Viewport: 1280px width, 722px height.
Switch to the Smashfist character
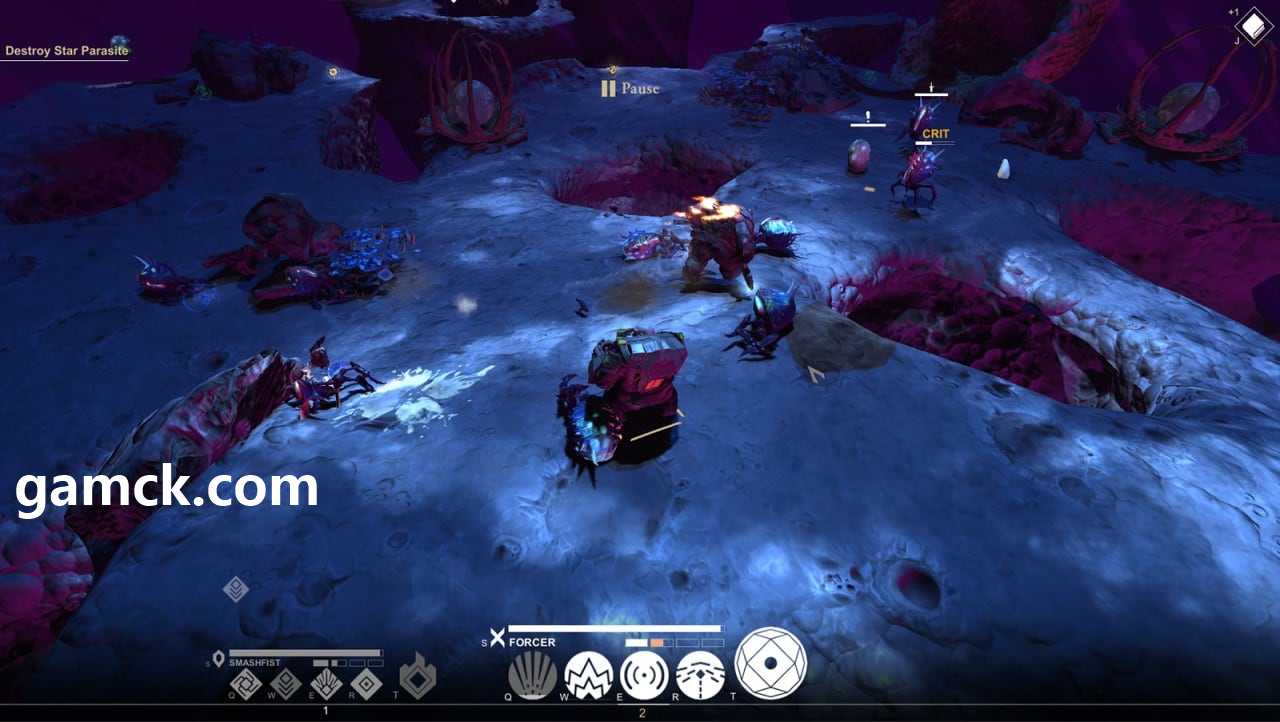pos(255,662)
